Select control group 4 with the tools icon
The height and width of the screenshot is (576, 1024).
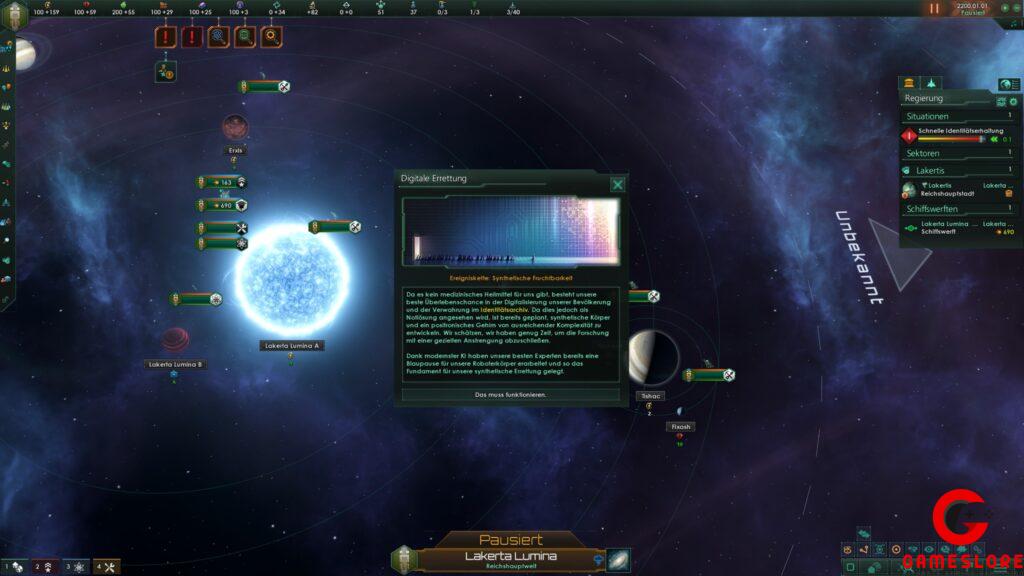click(106, 567)
